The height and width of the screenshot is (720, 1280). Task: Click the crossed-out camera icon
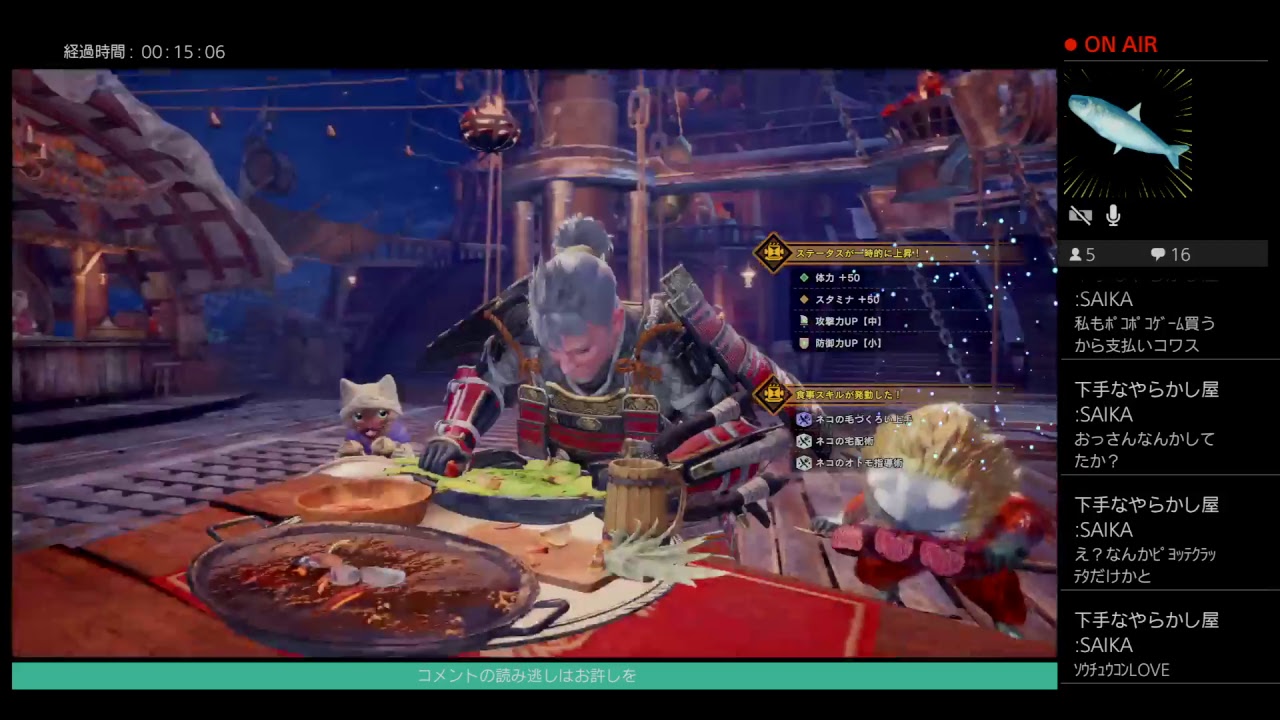pos(1080,215)
